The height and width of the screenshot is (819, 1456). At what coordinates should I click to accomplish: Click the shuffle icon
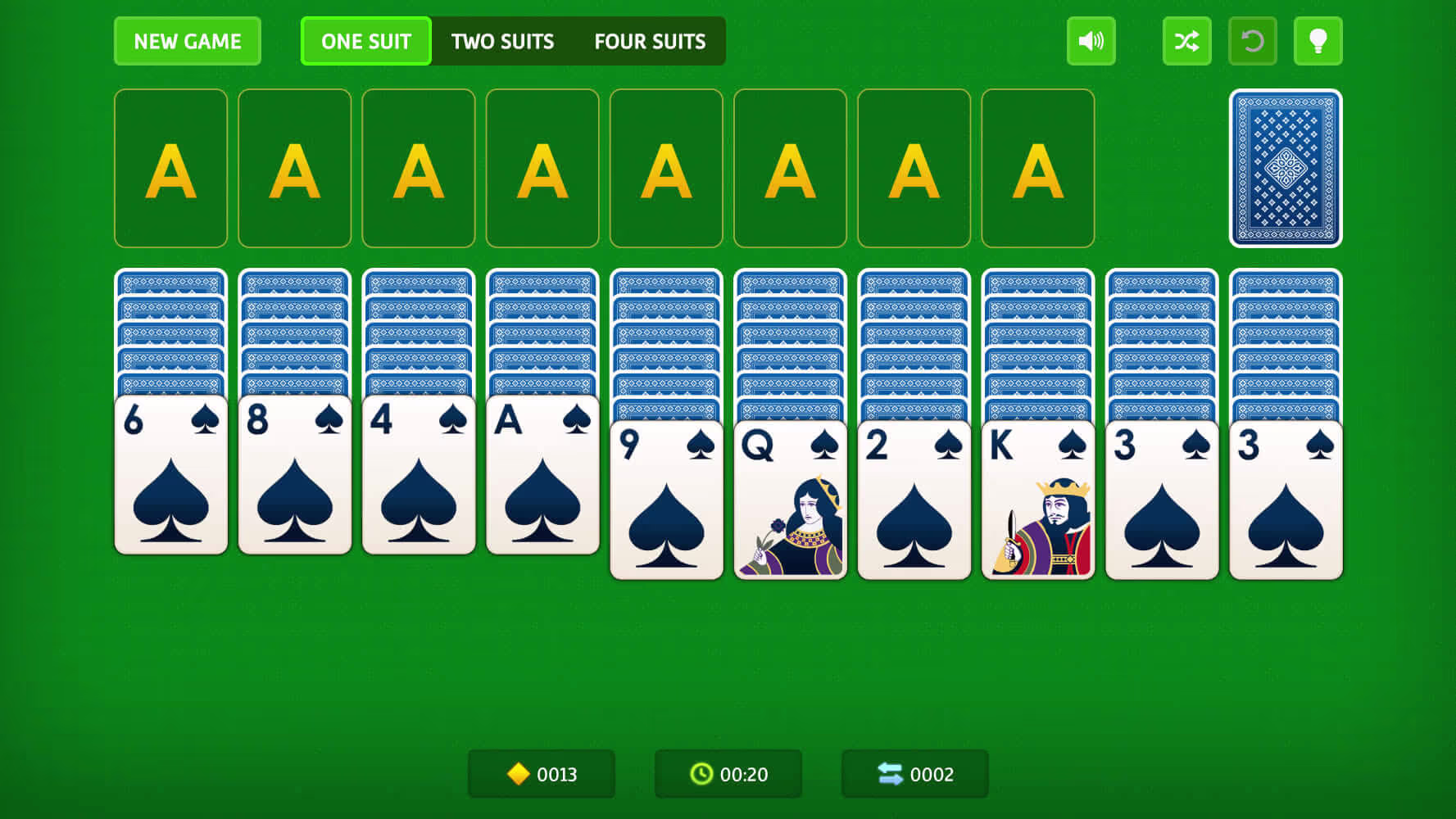pos(1186,41)
